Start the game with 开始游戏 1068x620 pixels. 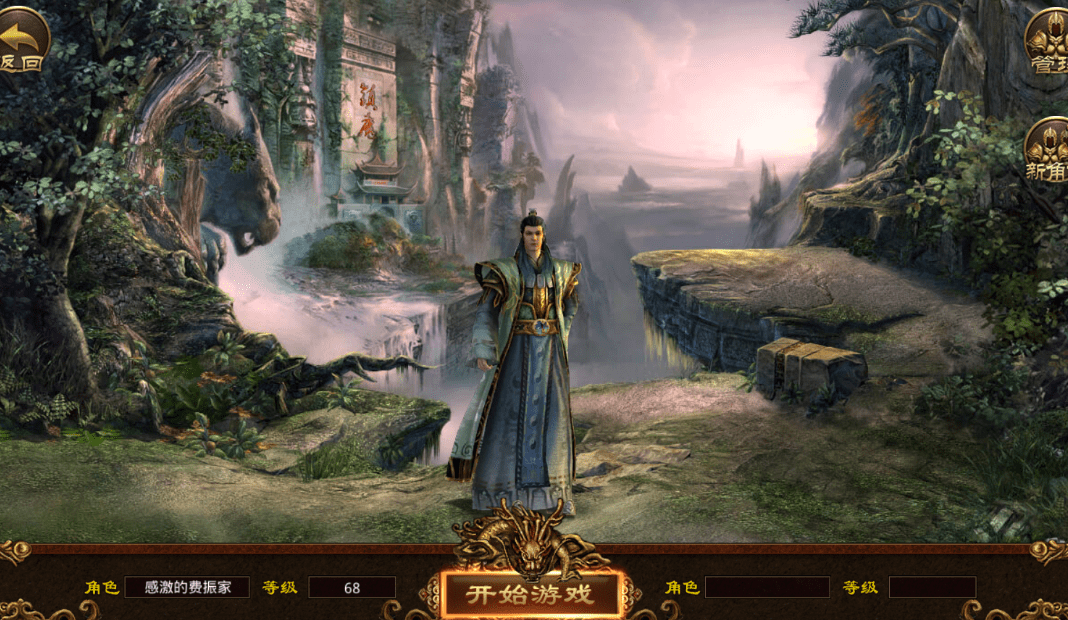[x=530, y=594]
